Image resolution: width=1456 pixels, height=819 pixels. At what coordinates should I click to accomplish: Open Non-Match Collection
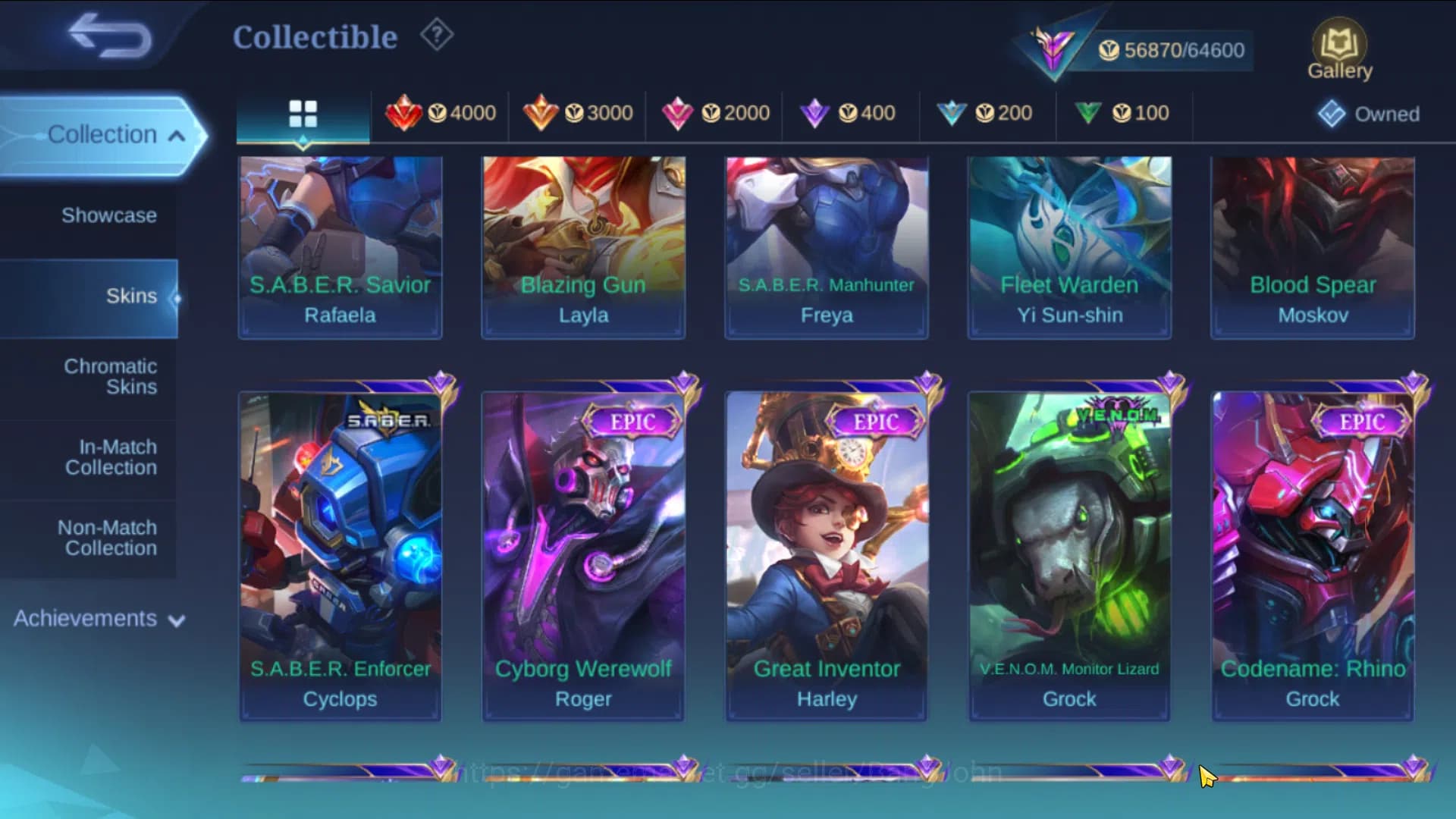point(111,538)
